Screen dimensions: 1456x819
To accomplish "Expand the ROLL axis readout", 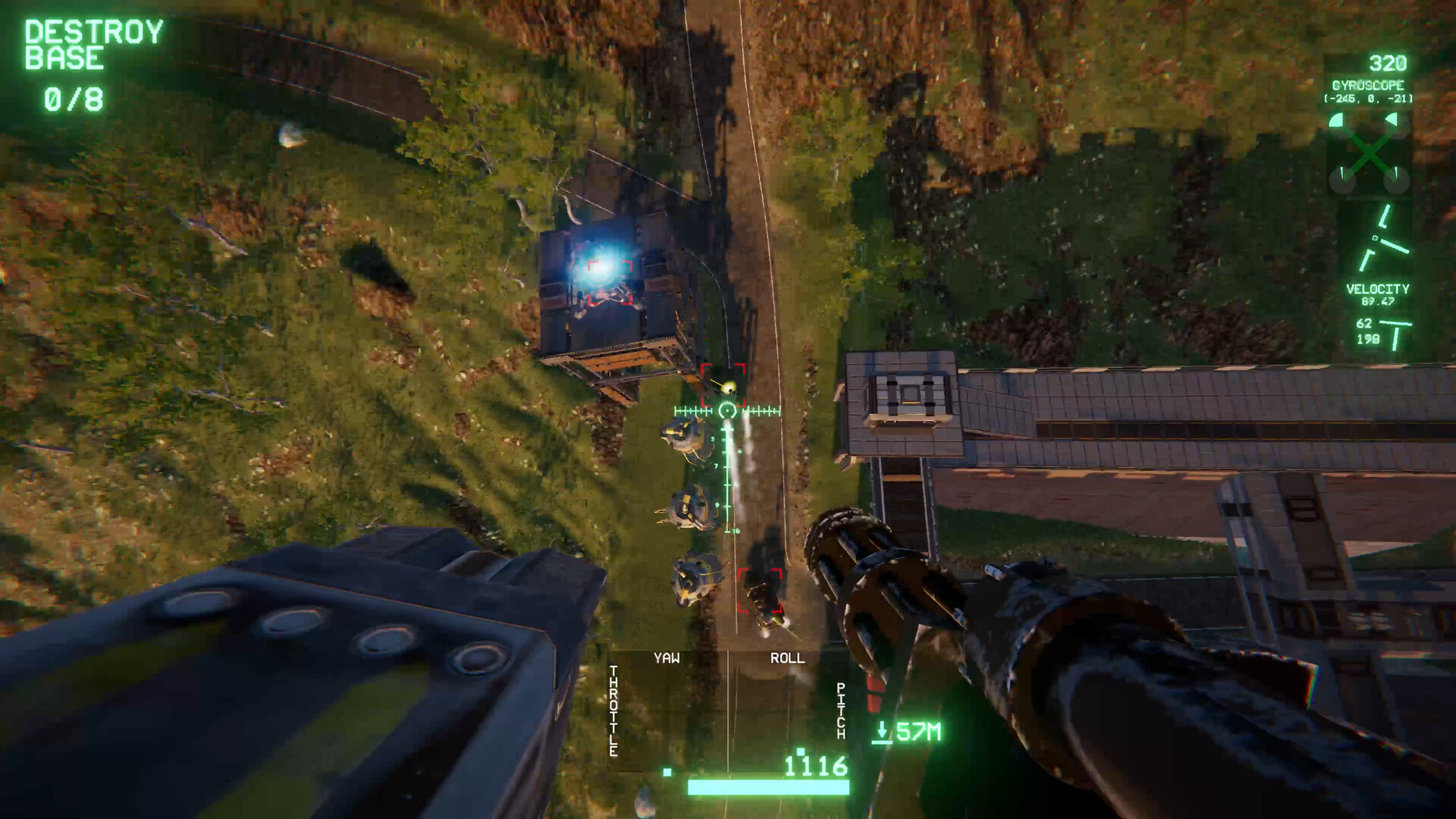I will pos(787,658).
